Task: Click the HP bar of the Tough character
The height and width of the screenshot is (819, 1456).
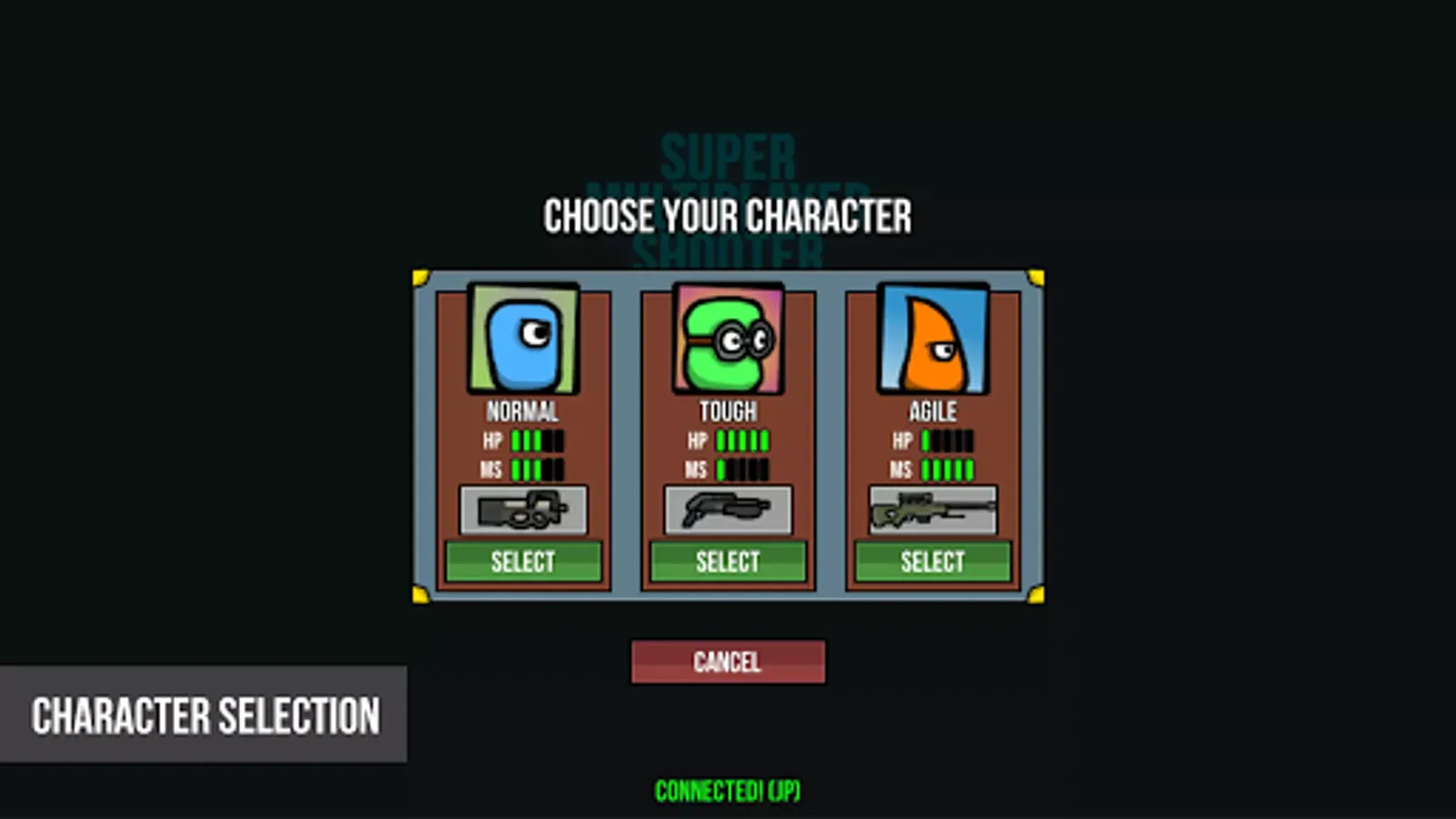Action: 742,440
